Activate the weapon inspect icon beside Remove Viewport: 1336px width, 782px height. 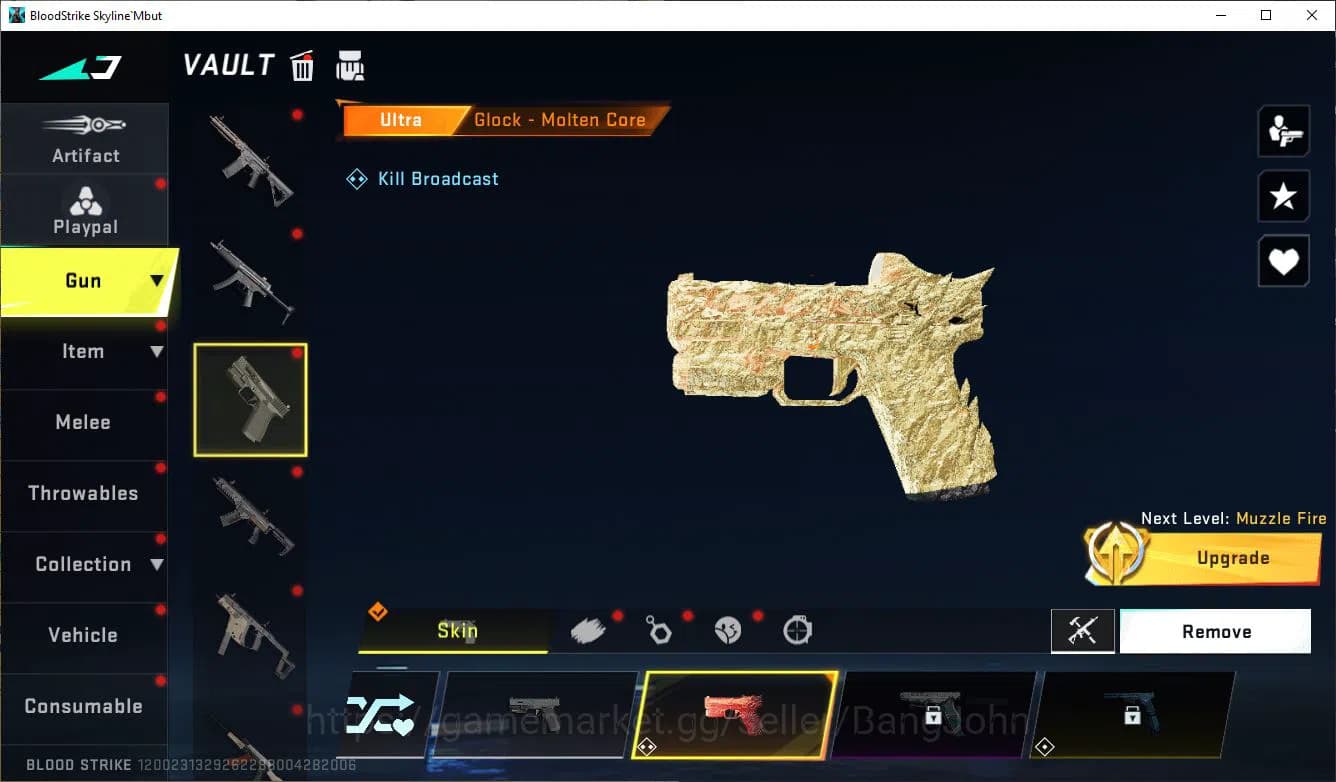pos(1083,631)
